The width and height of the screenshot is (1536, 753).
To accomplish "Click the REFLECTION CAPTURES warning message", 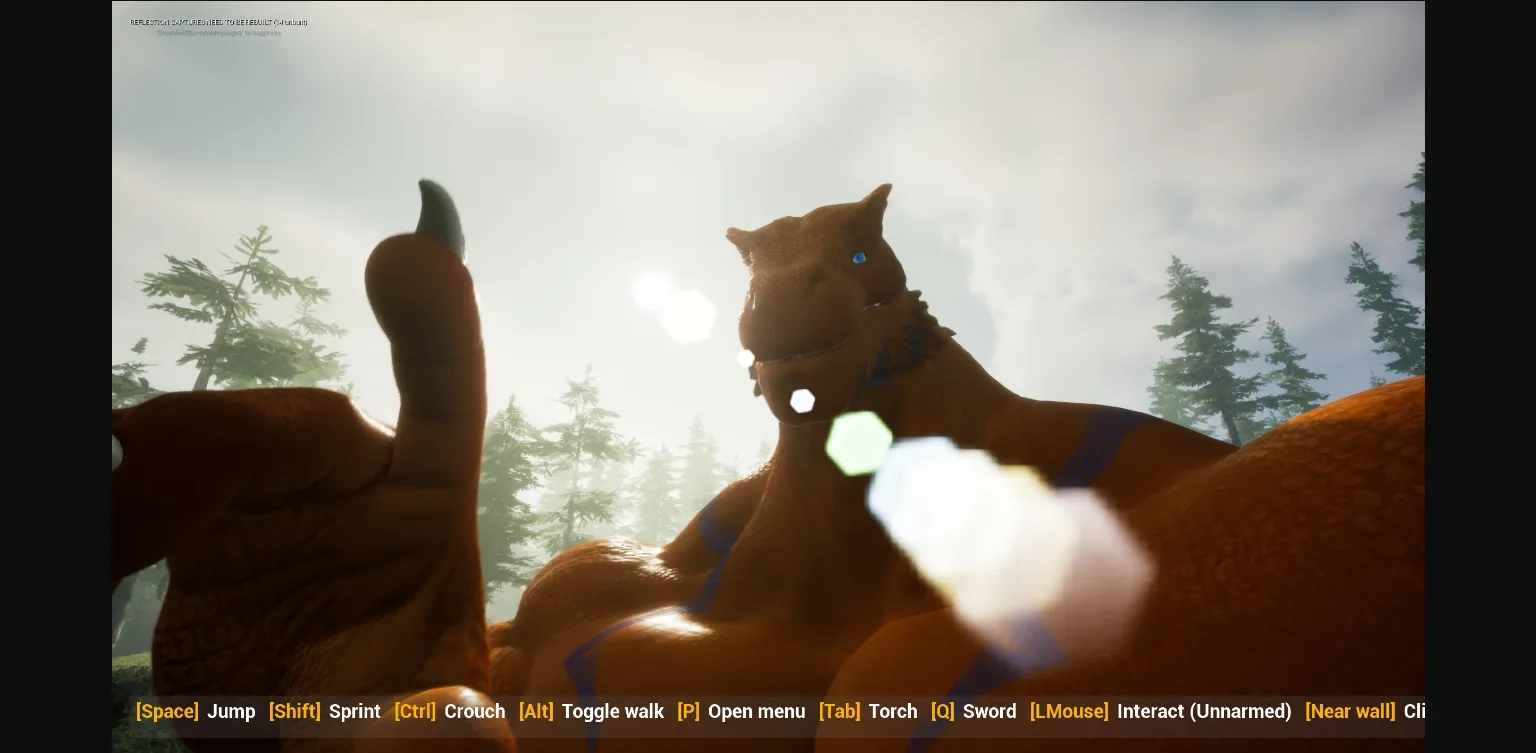I will pos(217,21).
